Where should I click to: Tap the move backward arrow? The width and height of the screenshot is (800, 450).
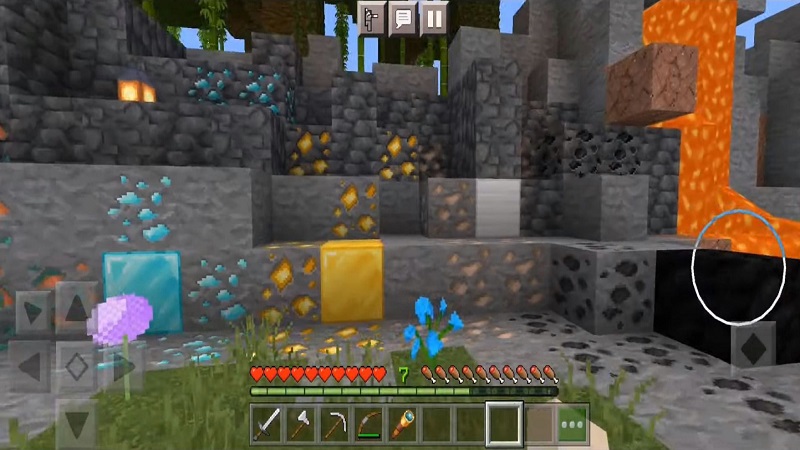(76, 421)
